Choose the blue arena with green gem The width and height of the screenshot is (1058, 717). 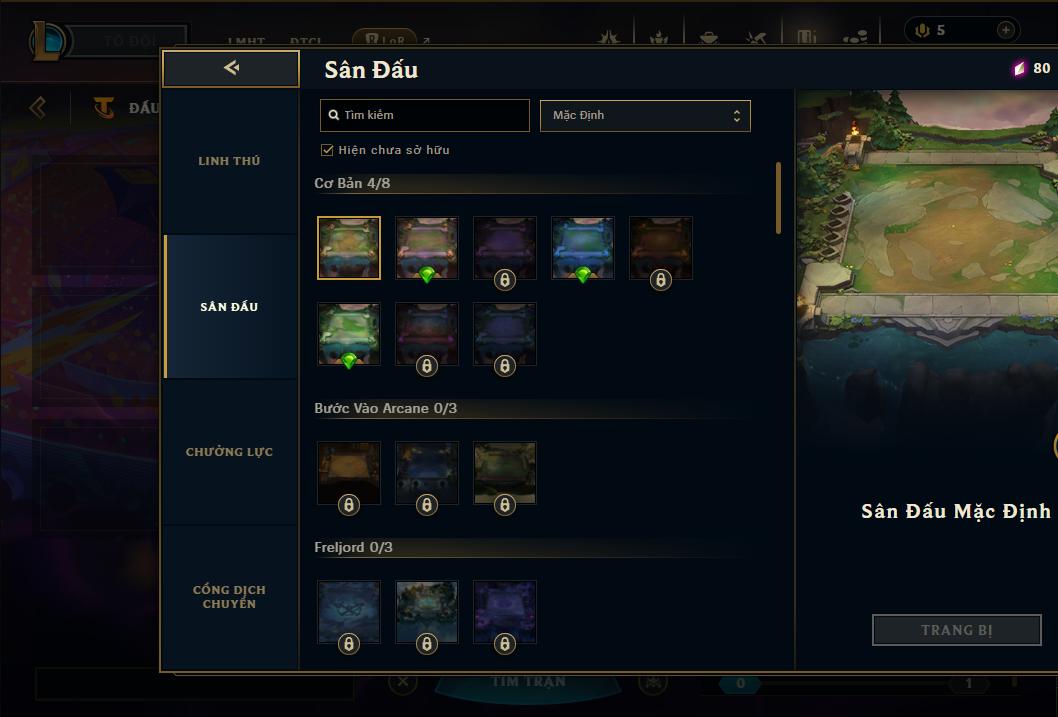tap(583, 247)
